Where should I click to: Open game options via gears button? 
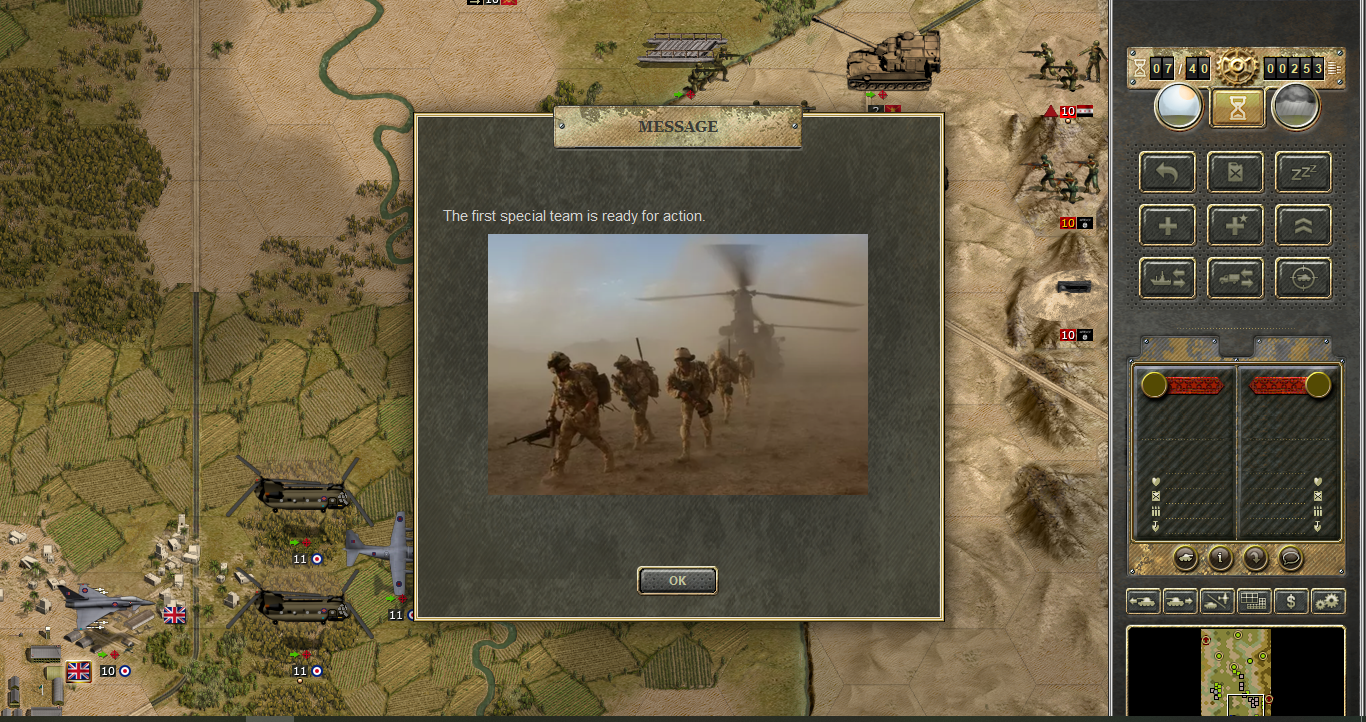1328,601
